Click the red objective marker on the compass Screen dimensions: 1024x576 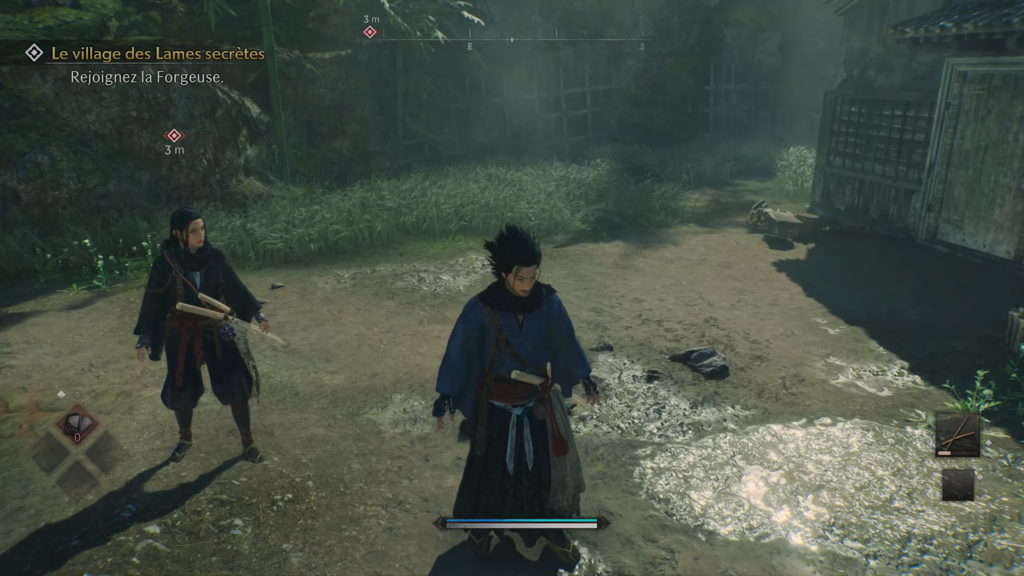[370, 32]
